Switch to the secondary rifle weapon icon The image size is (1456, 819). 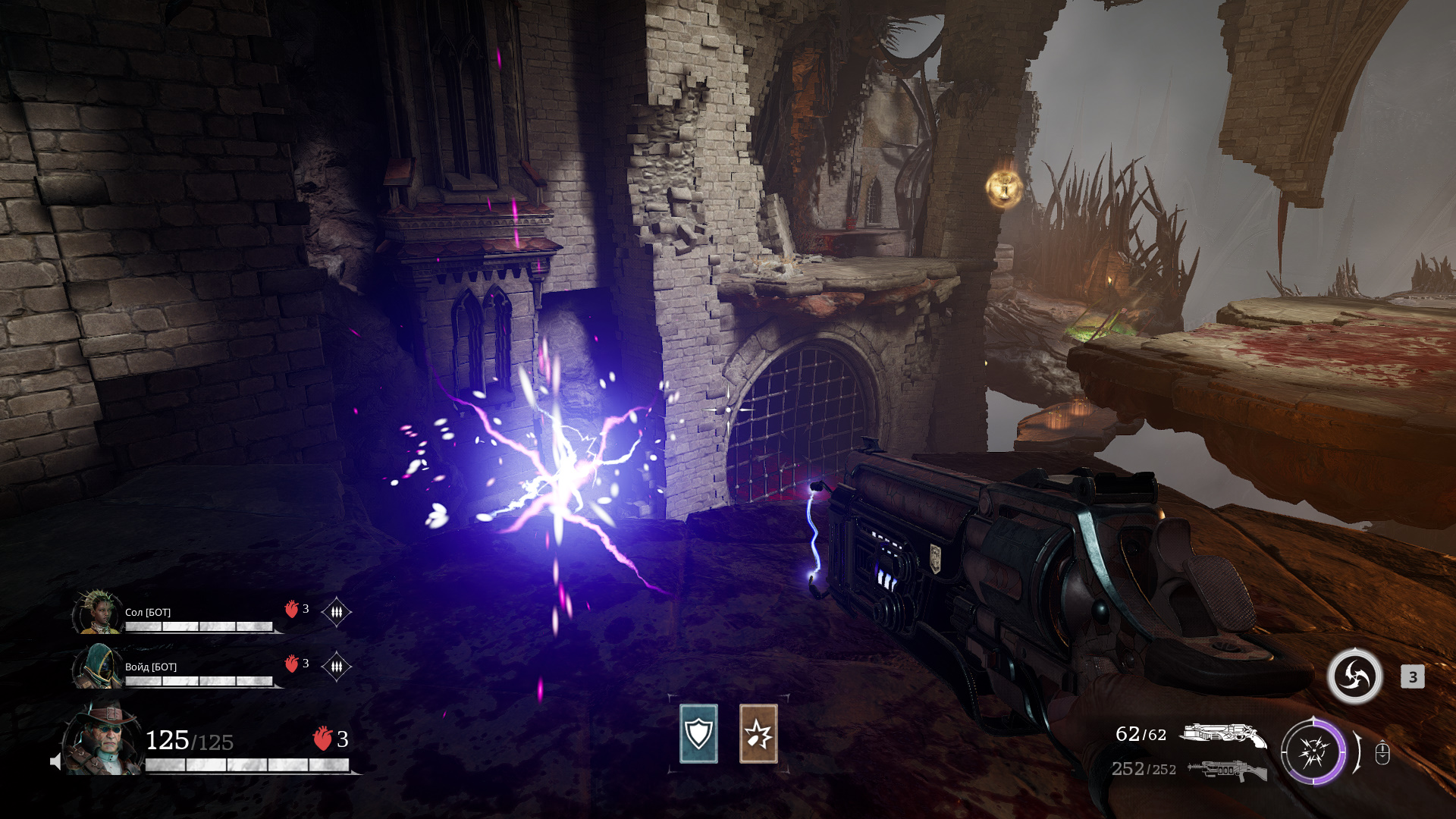click(1226, 770)
